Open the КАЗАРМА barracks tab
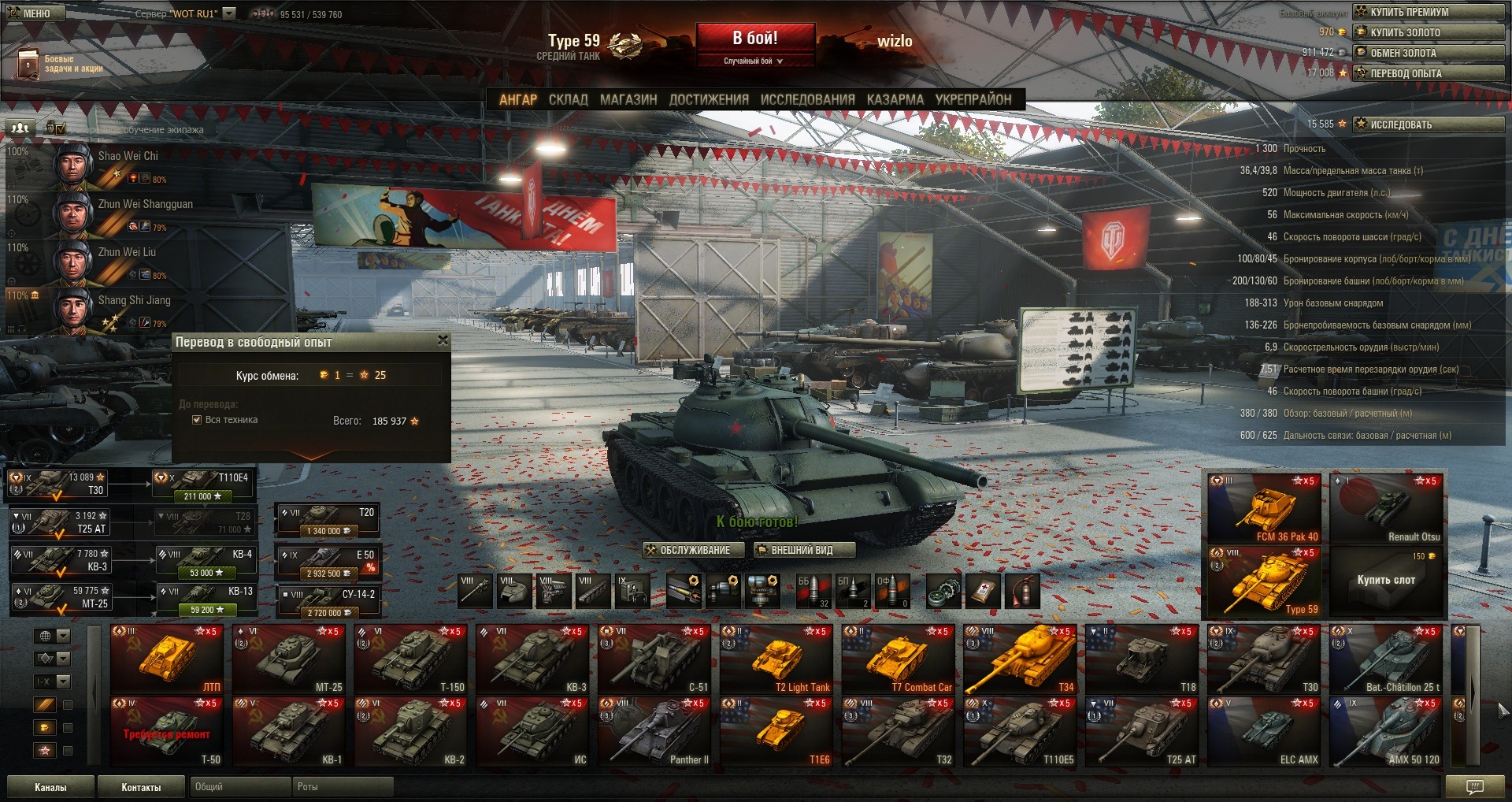 click(x=895, y=100)
